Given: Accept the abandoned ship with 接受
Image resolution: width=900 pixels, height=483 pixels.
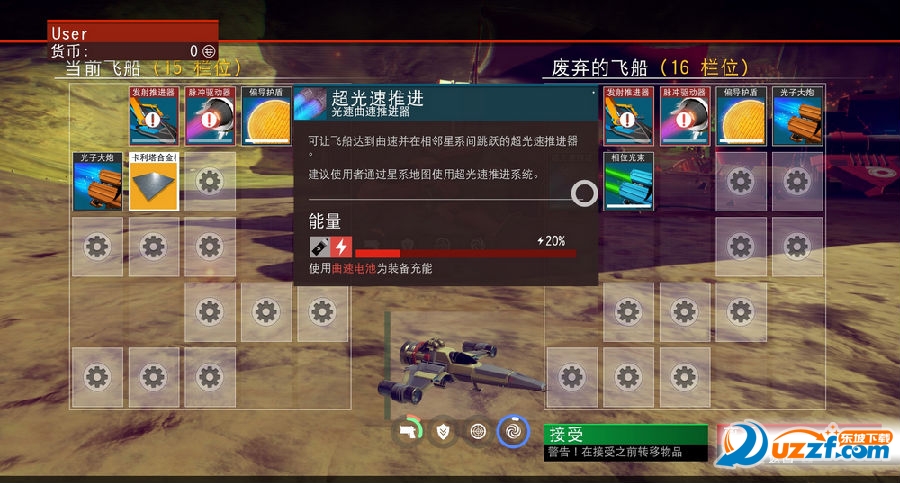Looking at the screenshot, I should click(x=625, y=435).
